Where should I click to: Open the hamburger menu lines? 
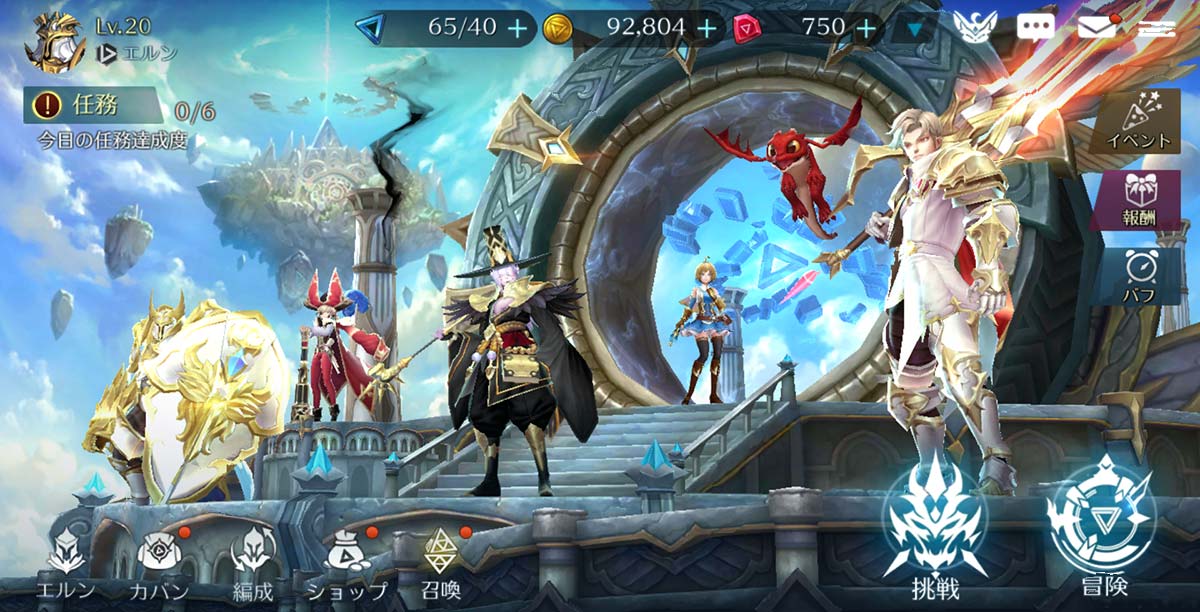click(x=1156, y=27)
